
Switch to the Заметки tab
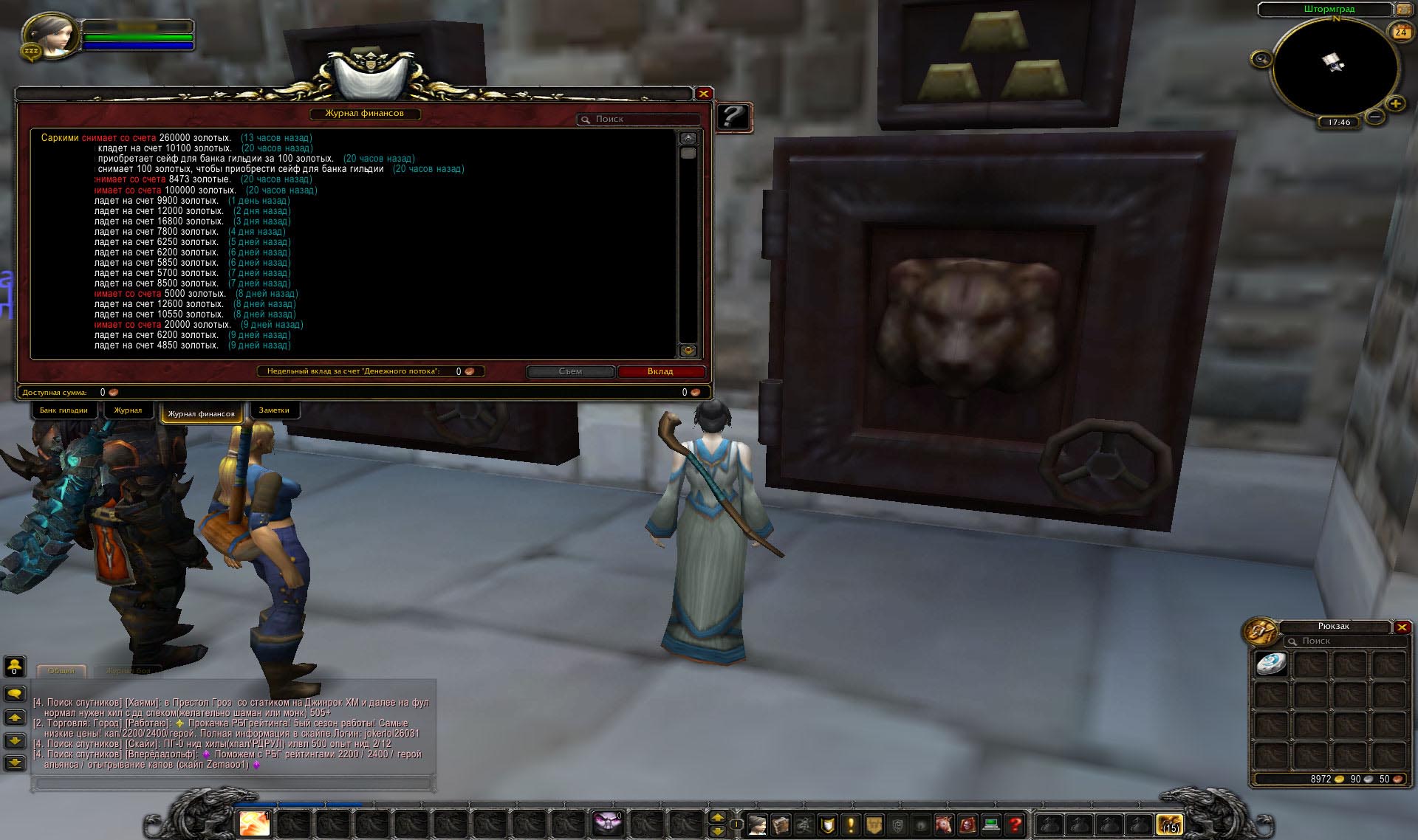click(274, 410)
